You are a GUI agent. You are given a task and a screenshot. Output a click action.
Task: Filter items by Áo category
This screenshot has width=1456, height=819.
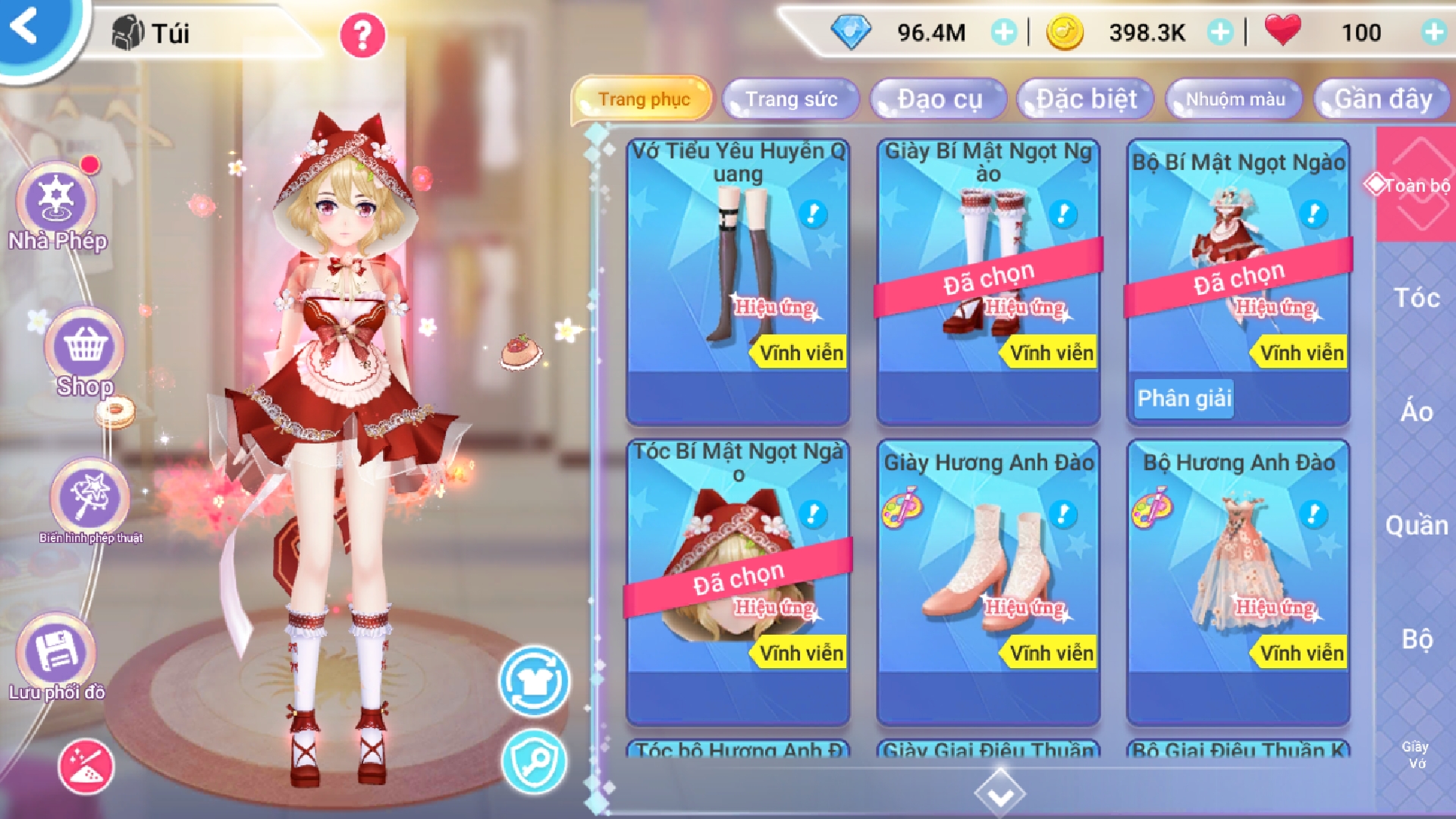pyautogui.click(x=1417, y=412)
